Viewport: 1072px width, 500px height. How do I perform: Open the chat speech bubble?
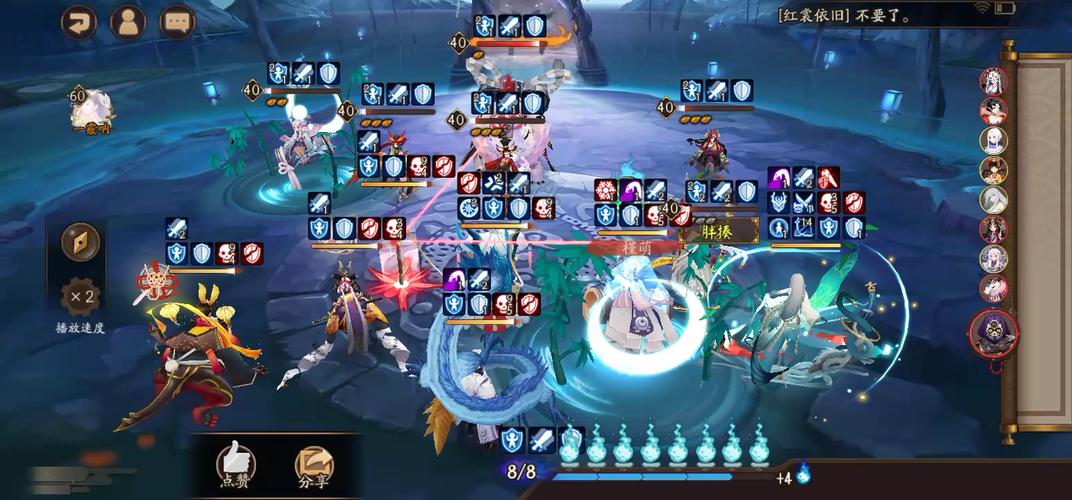tap(178, 22)
